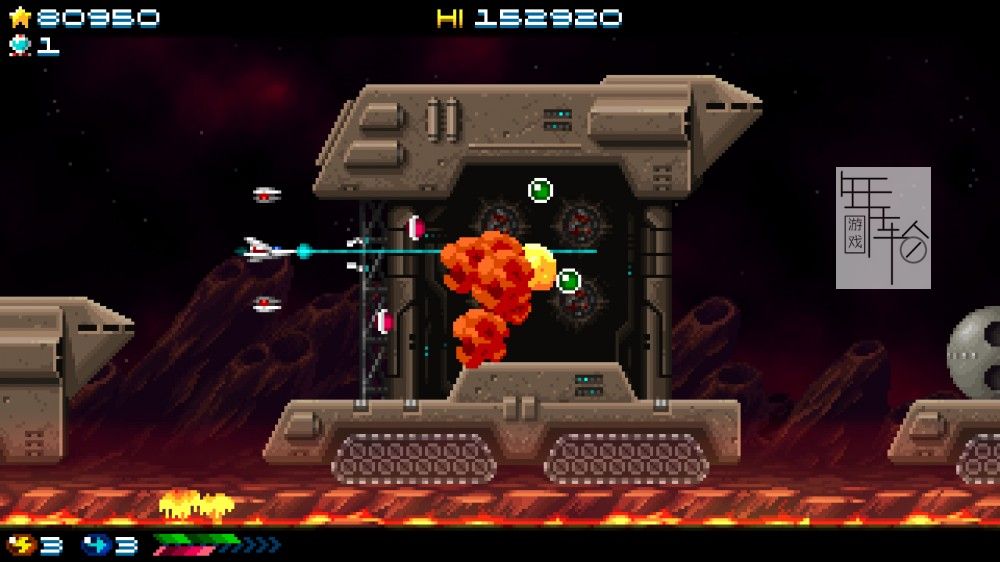Click the gold star score icon
1000x562 pixels.
pos(20,17)
